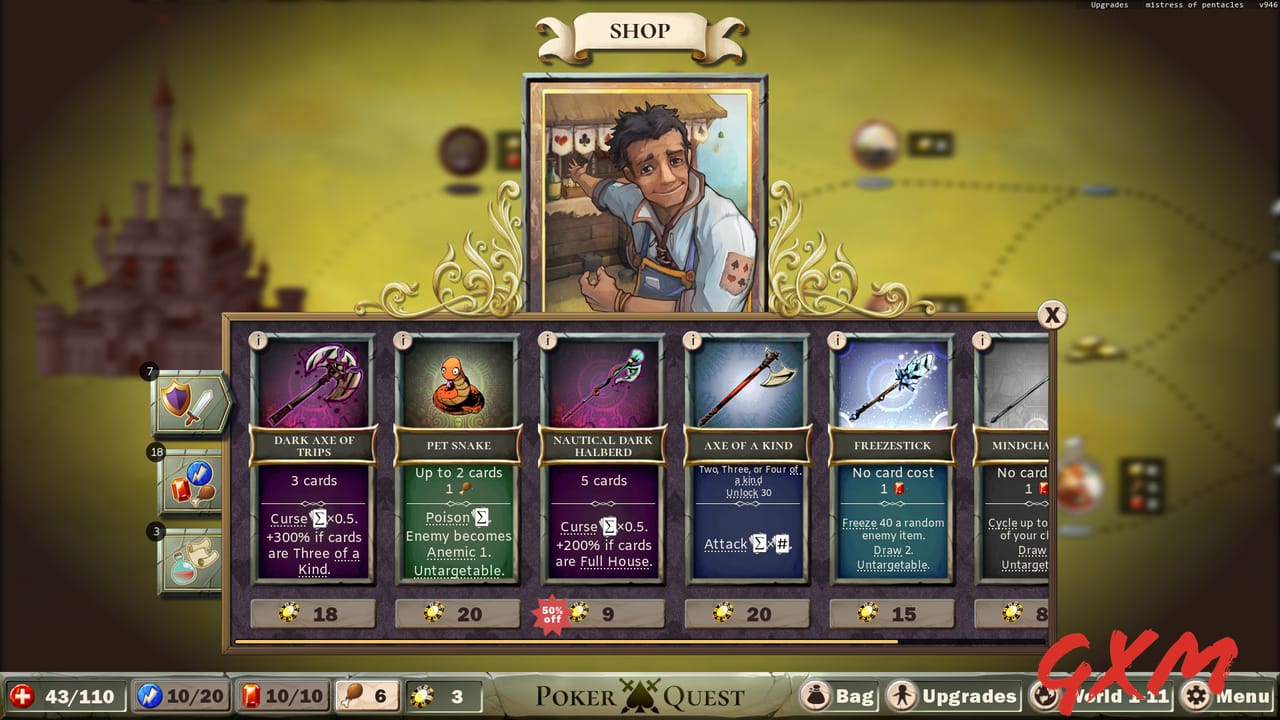Open the potions and scrolls category
Screen dimensions: 1280x720
(x=190, y=551)
